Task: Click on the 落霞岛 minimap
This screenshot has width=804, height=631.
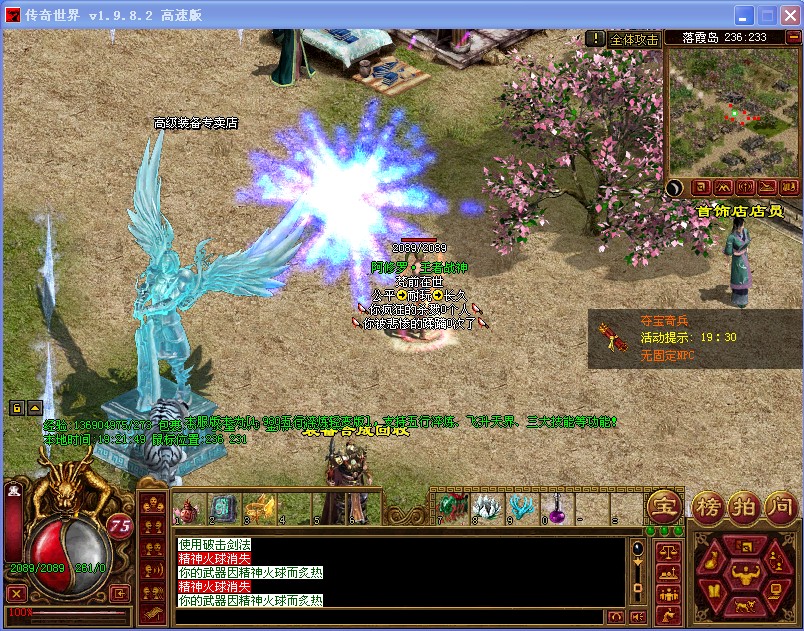Action: [x=734, y=110]
